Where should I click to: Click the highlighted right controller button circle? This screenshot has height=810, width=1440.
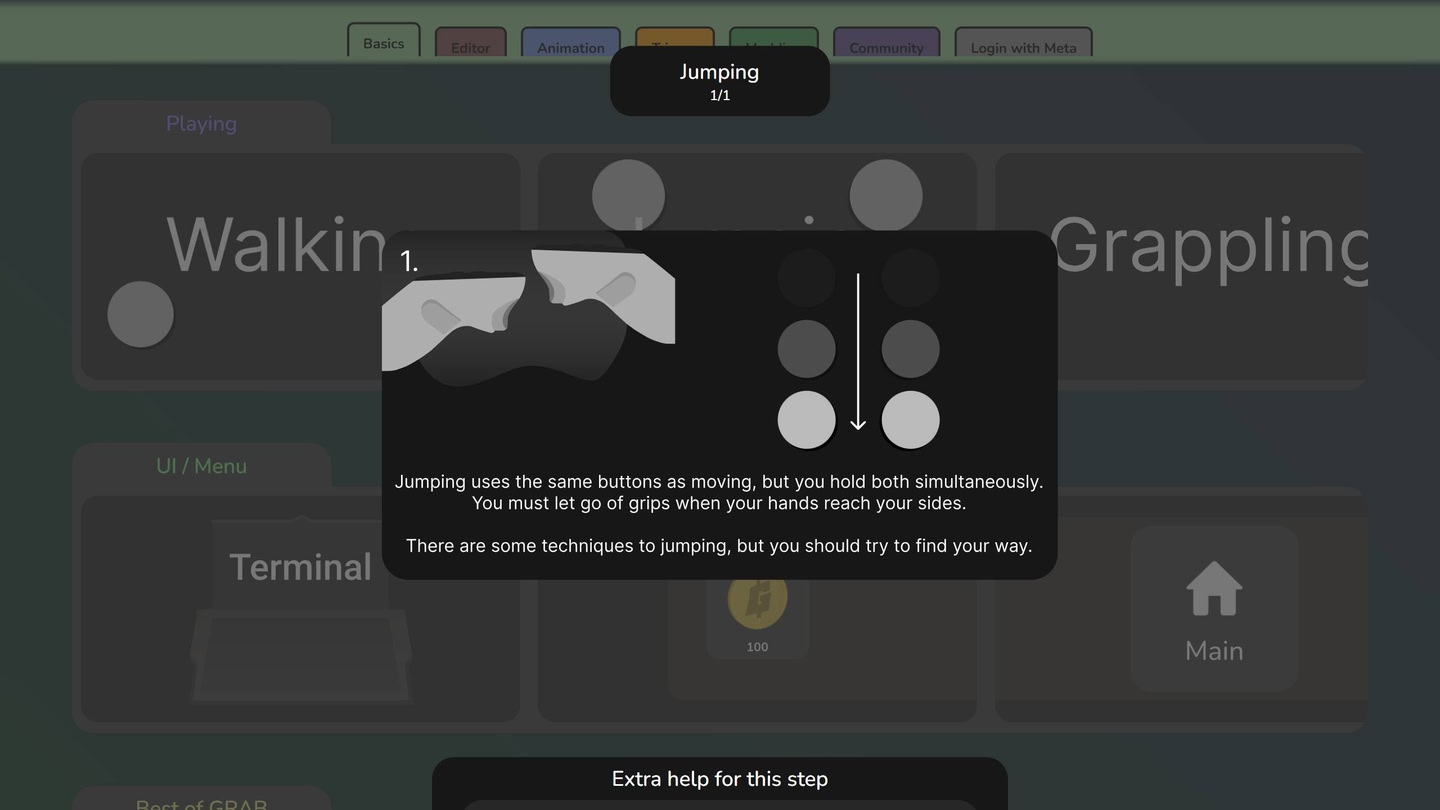click(910, 419)
